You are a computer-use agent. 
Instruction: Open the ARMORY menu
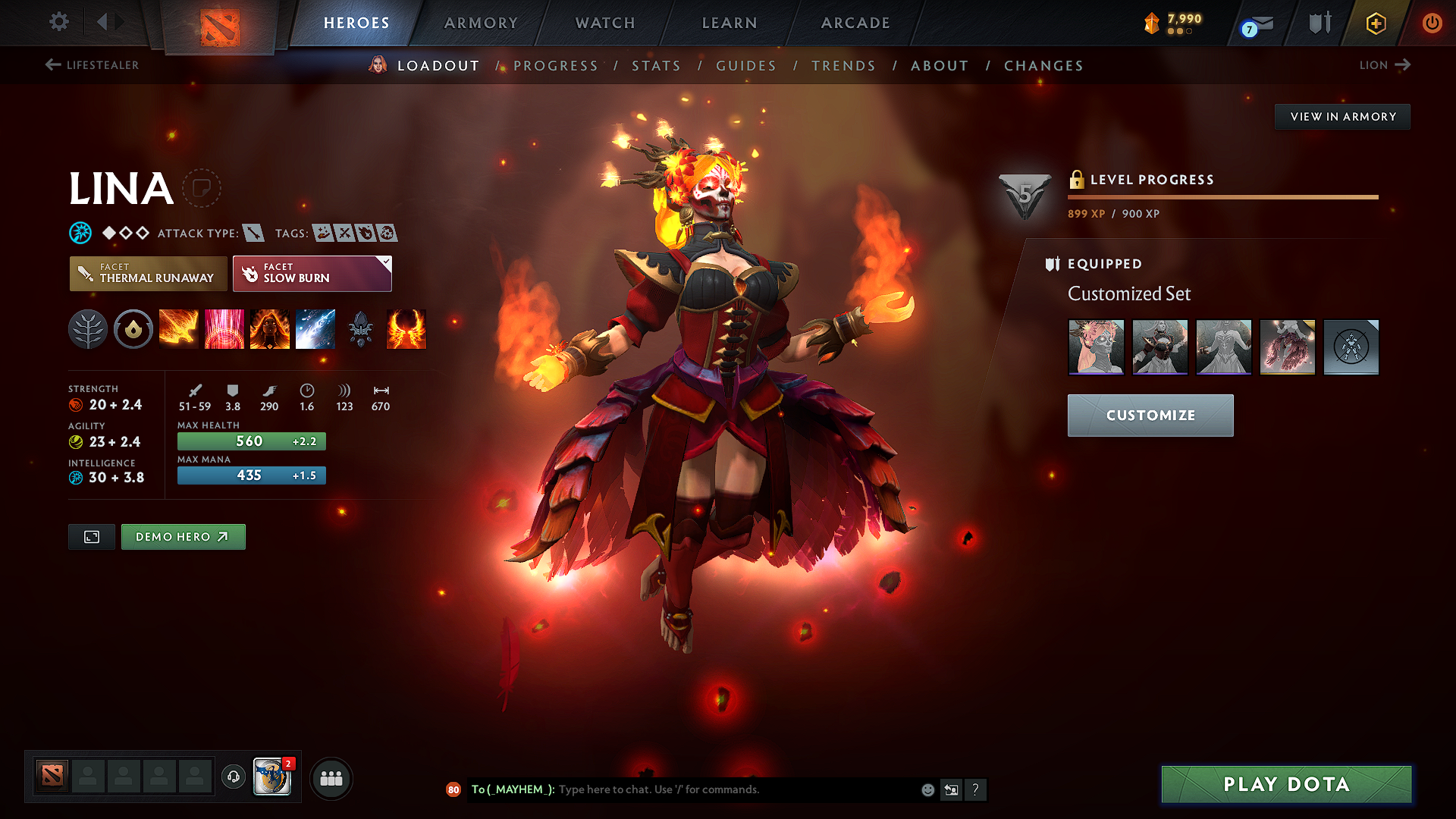coord(481,23)
